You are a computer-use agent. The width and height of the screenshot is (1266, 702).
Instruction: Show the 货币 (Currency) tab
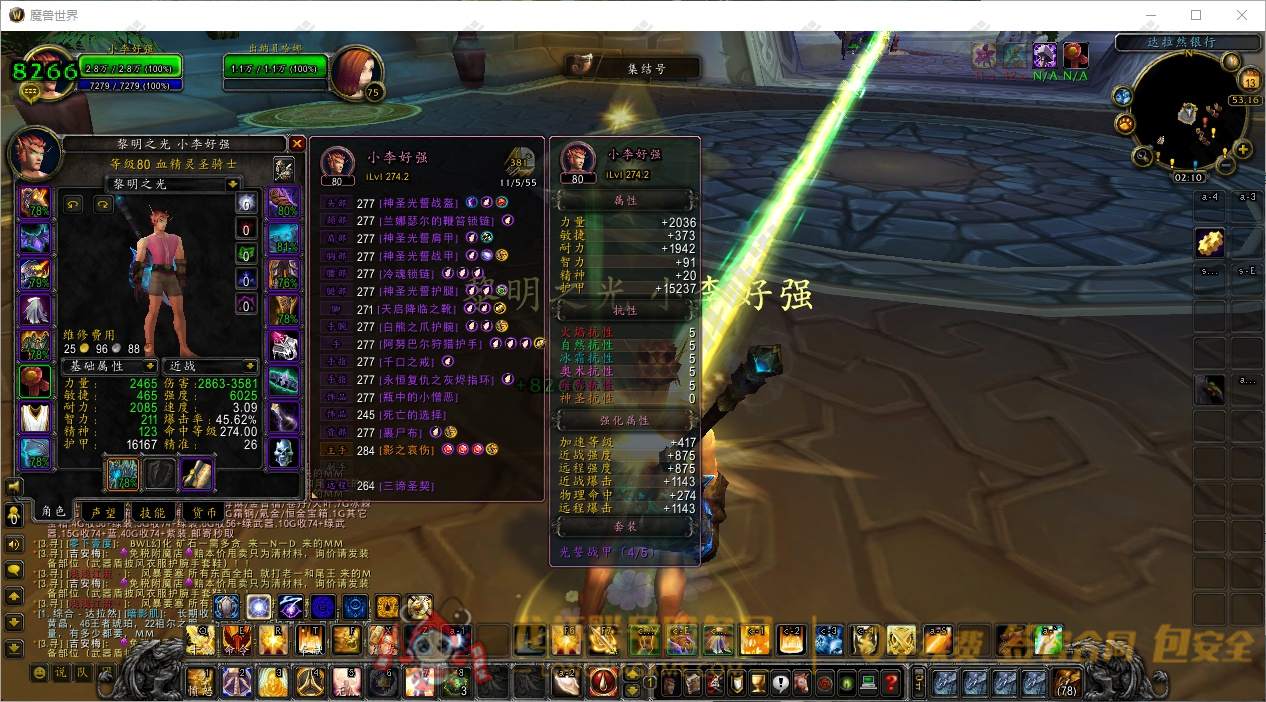tap(204, 512)
